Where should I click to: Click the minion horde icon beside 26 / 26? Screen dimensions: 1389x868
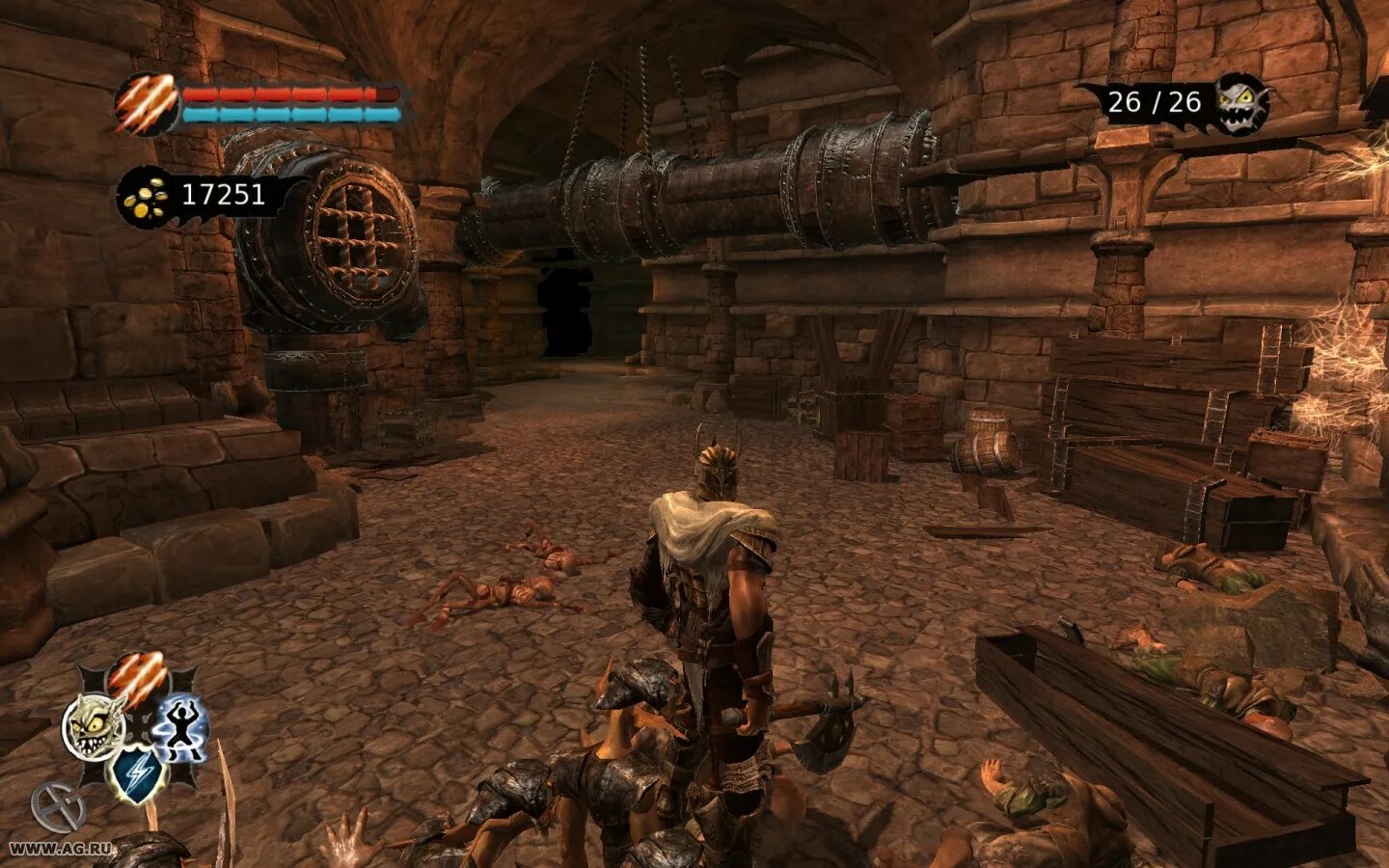pyautogui.click(x=1240, y=102)
